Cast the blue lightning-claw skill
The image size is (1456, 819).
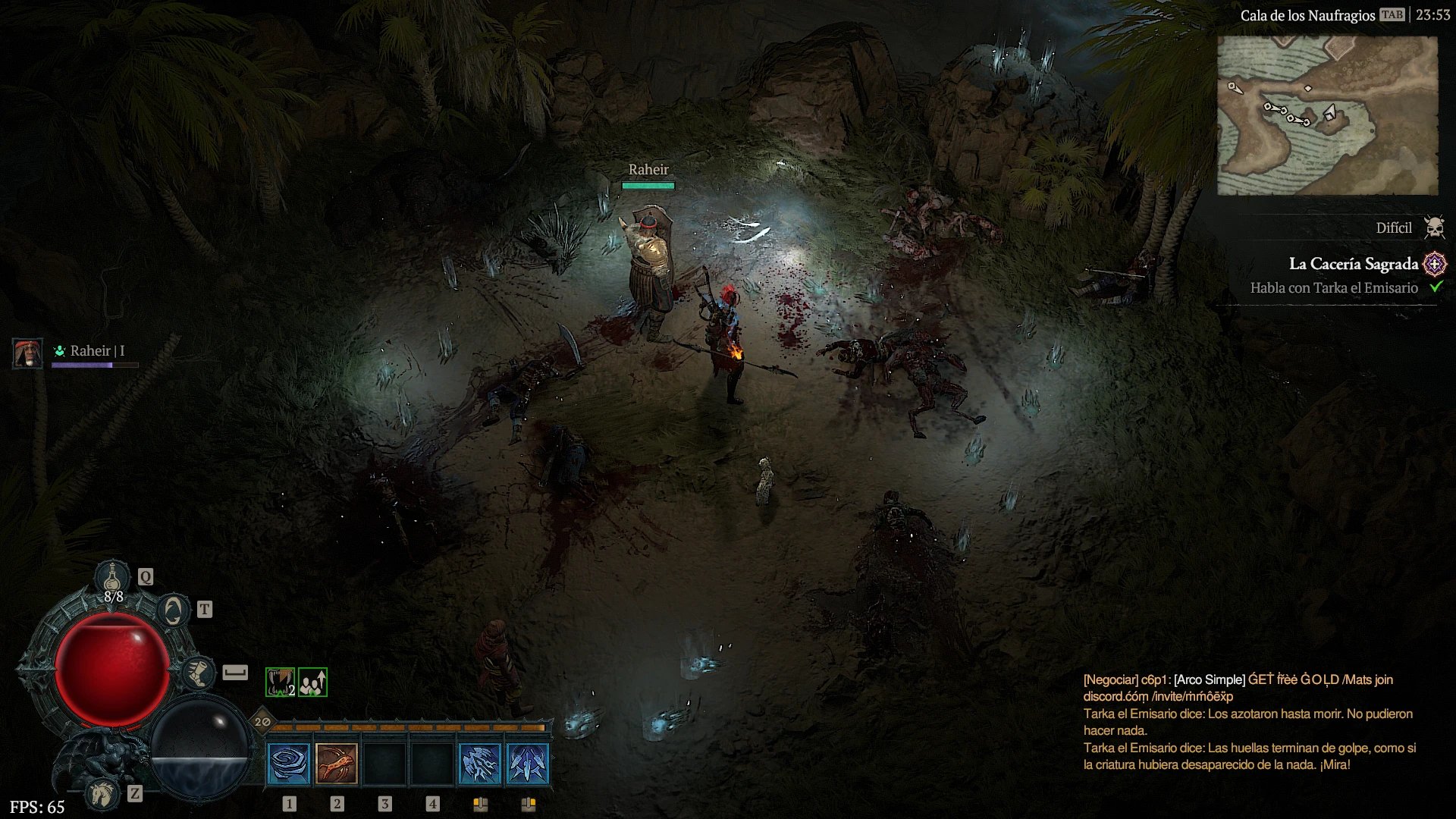tap(480, 762)
